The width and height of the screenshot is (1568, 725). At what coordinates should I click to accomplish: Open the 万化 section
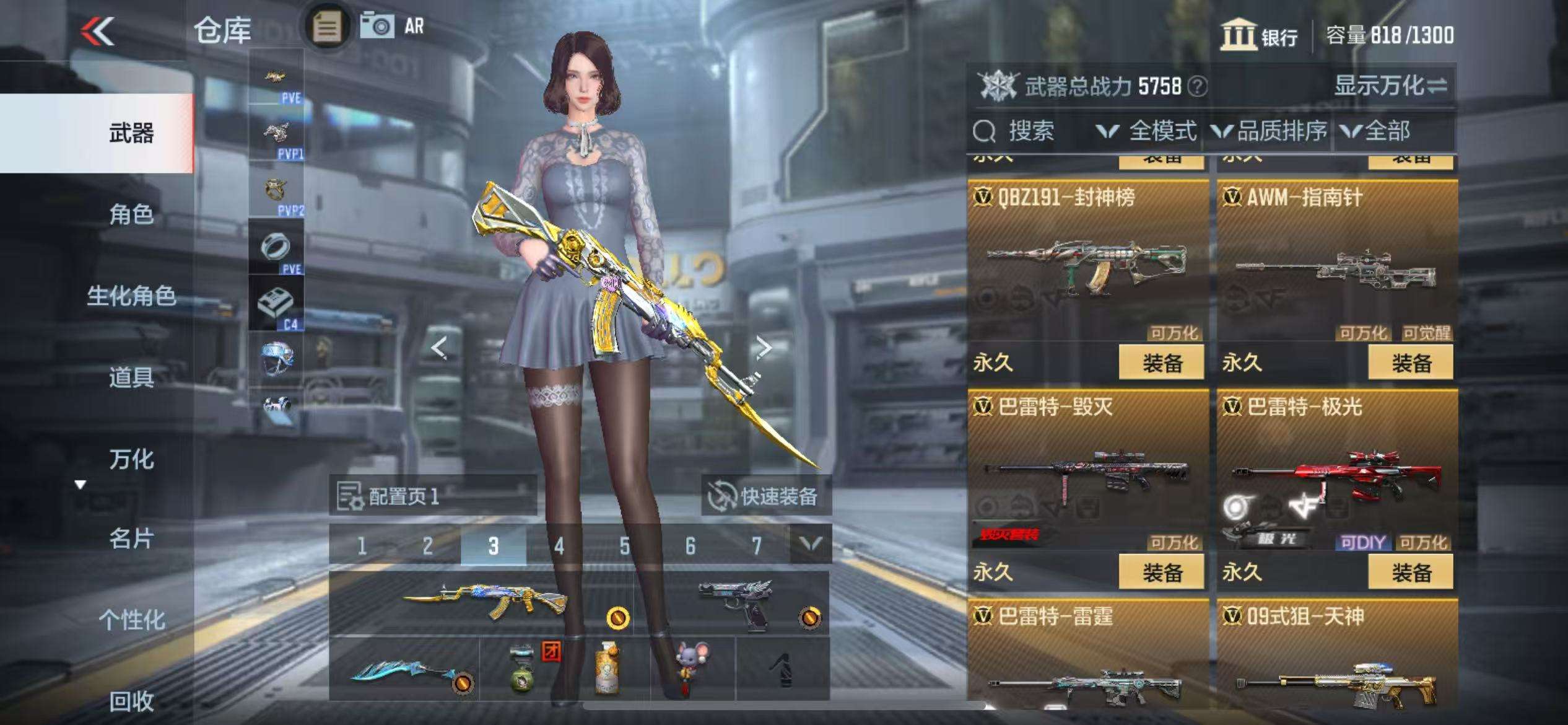tap(131, 459)
